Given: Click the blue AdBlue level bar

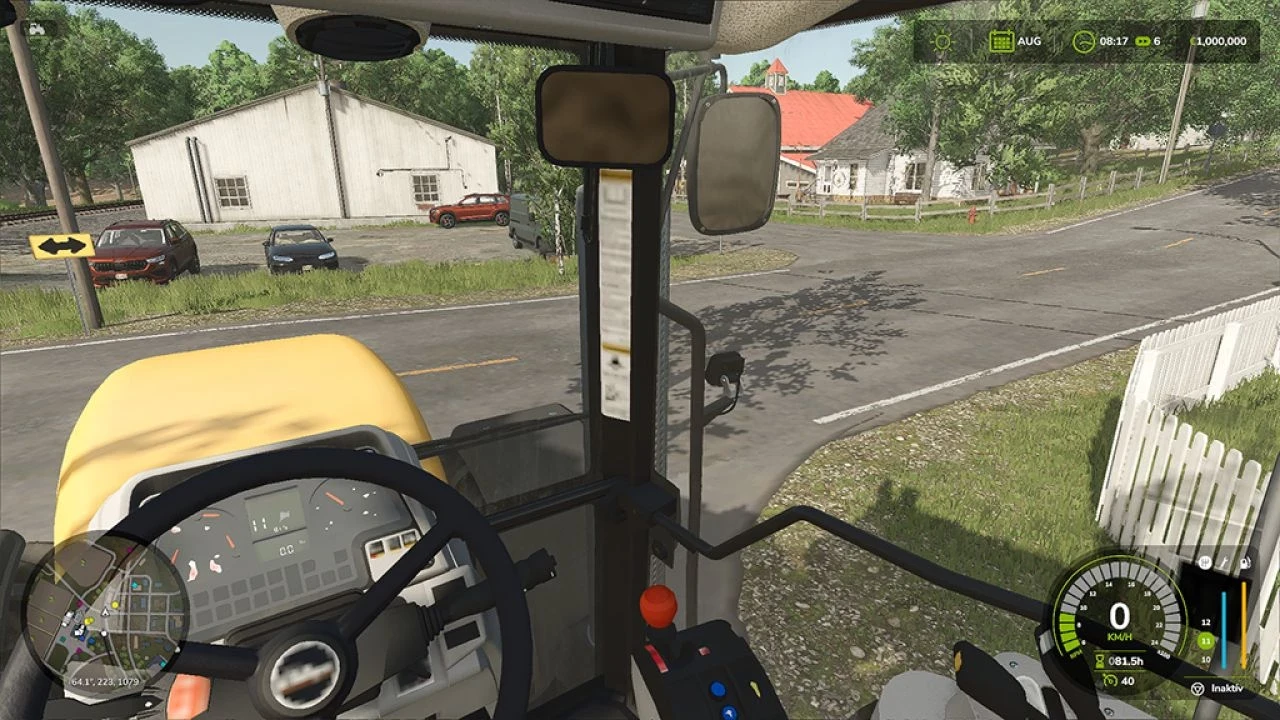Looking at the screenshot, I should tap(1224, 628).
